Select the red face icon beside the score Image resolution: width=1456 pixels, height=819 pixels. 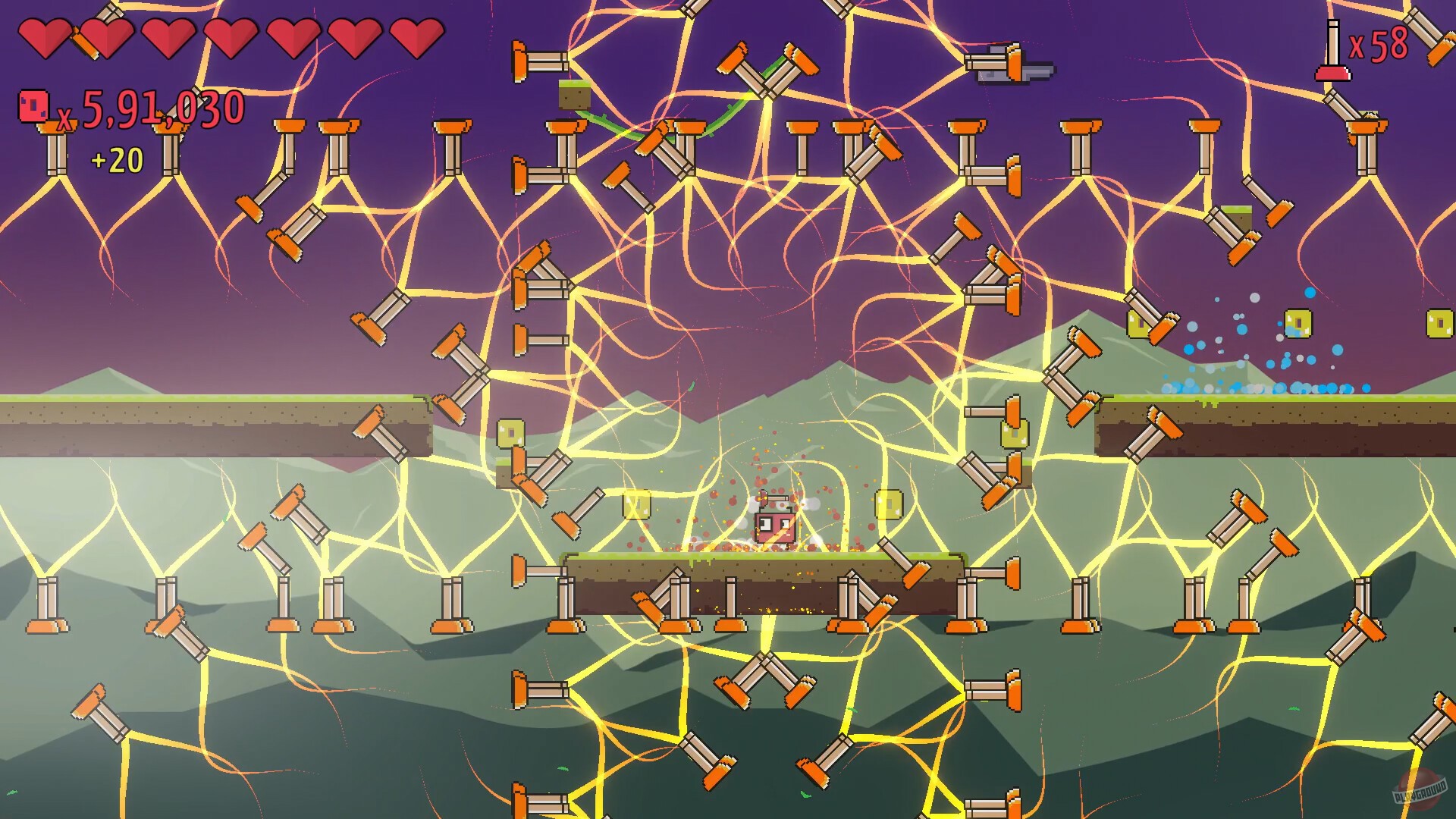[x=32, y=105]
